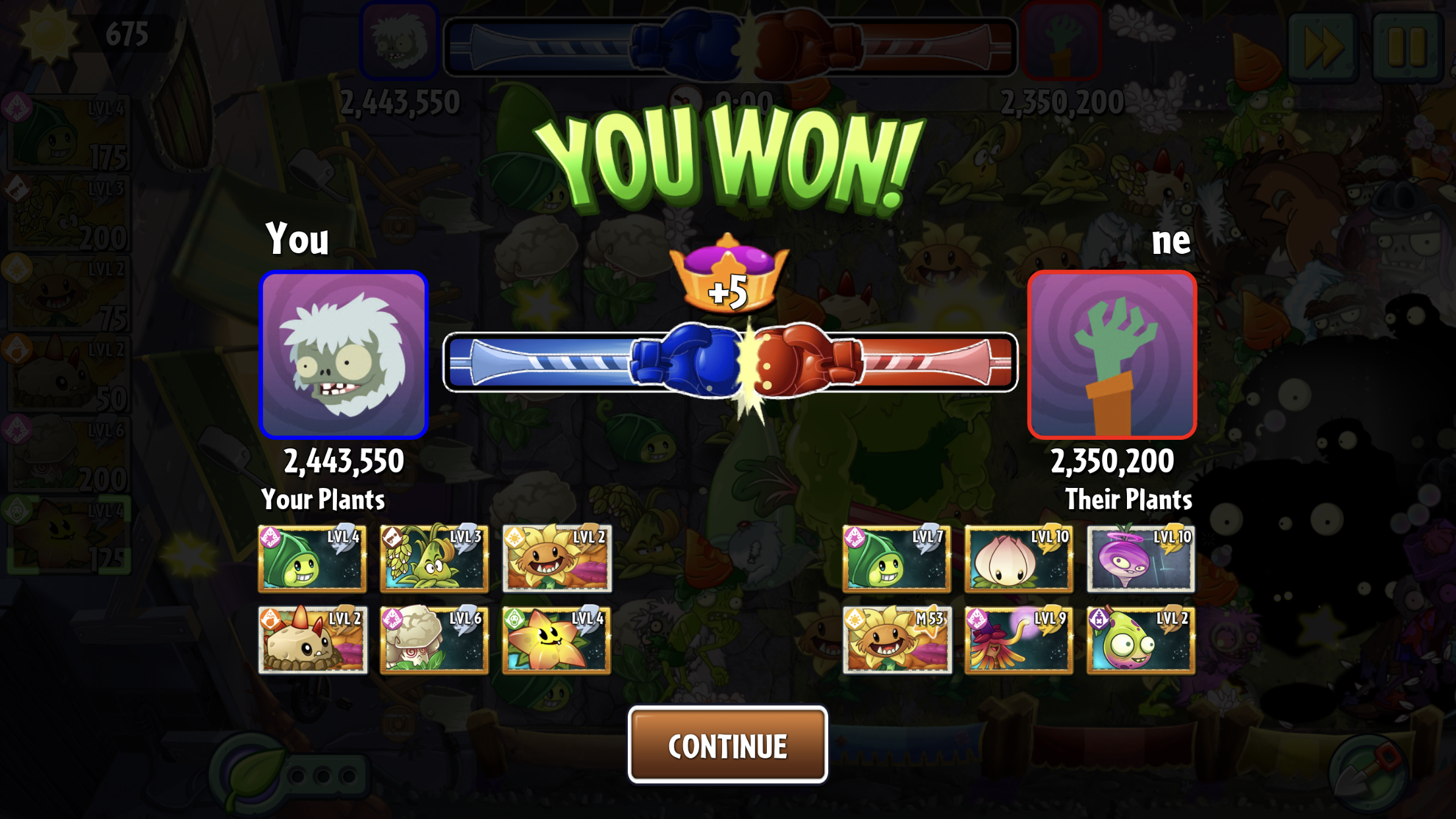Inspect the opponent's M53 sunflower card

point(897,640)
